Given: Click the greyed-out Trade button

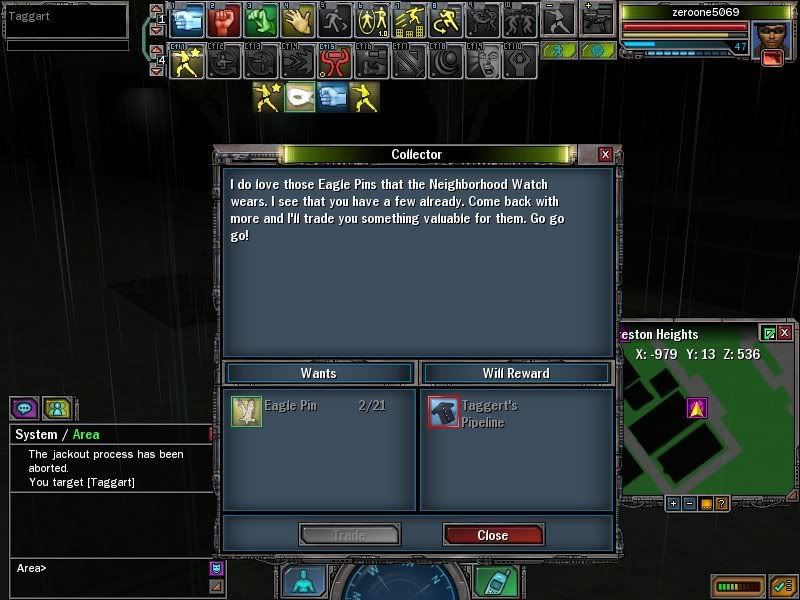Looking at the screenshot, I should tap(349, 535).
